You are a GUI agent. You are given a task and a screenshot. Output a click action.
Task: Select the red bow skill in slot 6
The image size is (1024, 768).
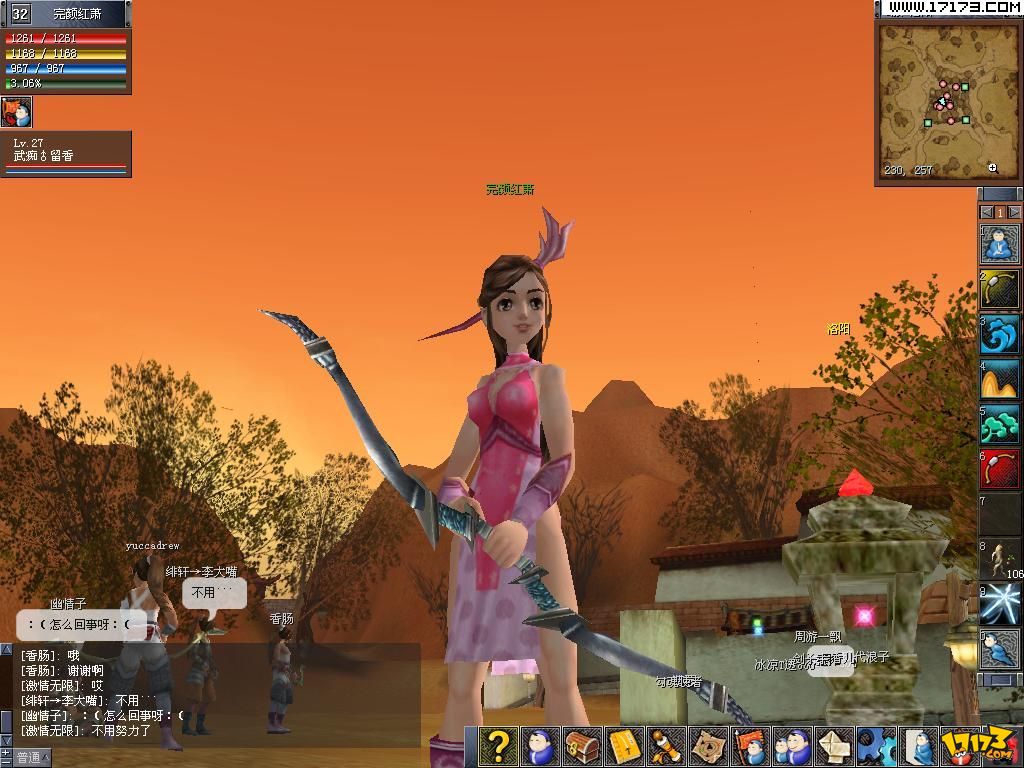(999, 469)
